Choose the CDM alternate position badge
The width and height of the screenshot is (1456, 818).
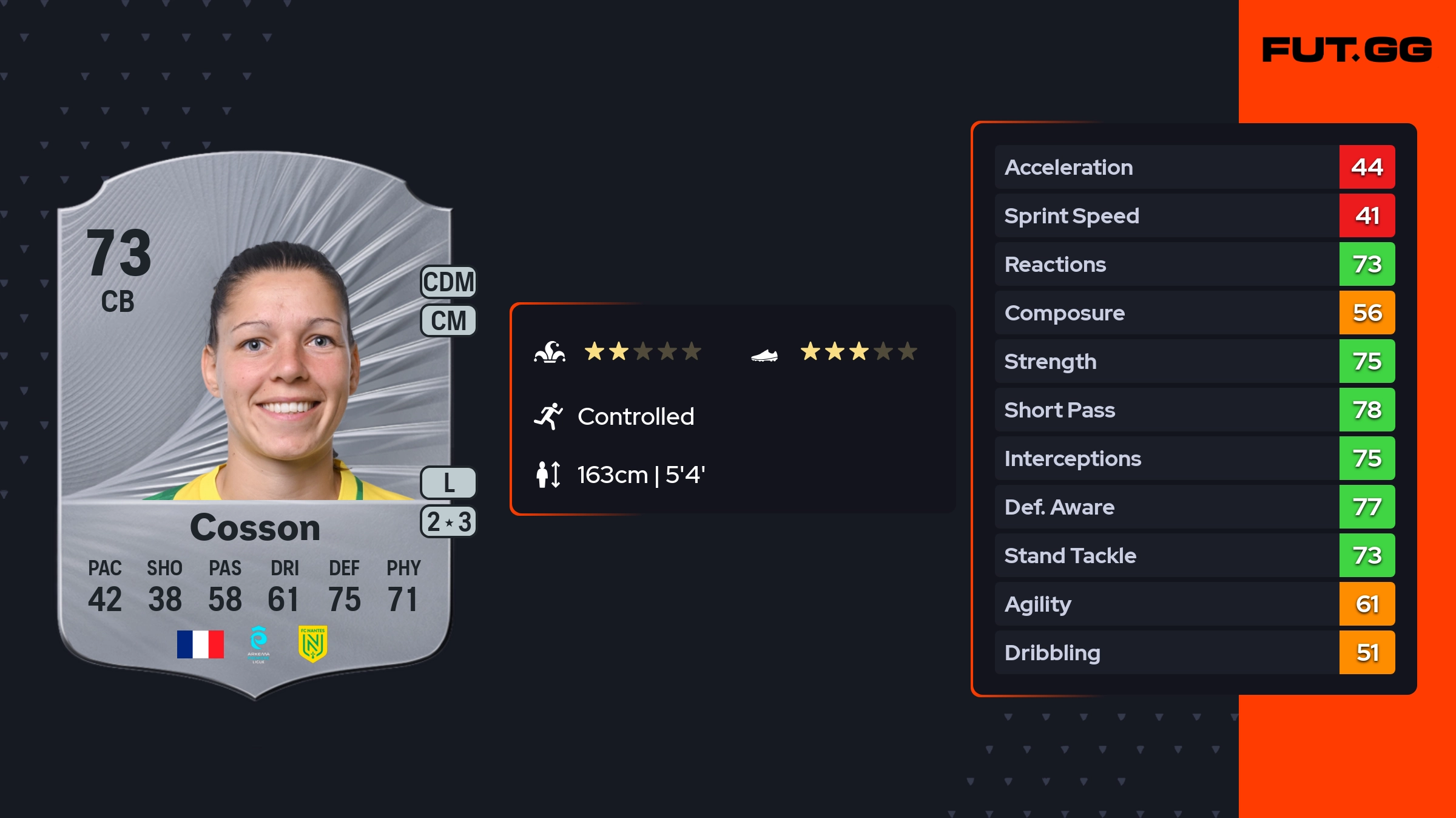[x=449, y=282]
